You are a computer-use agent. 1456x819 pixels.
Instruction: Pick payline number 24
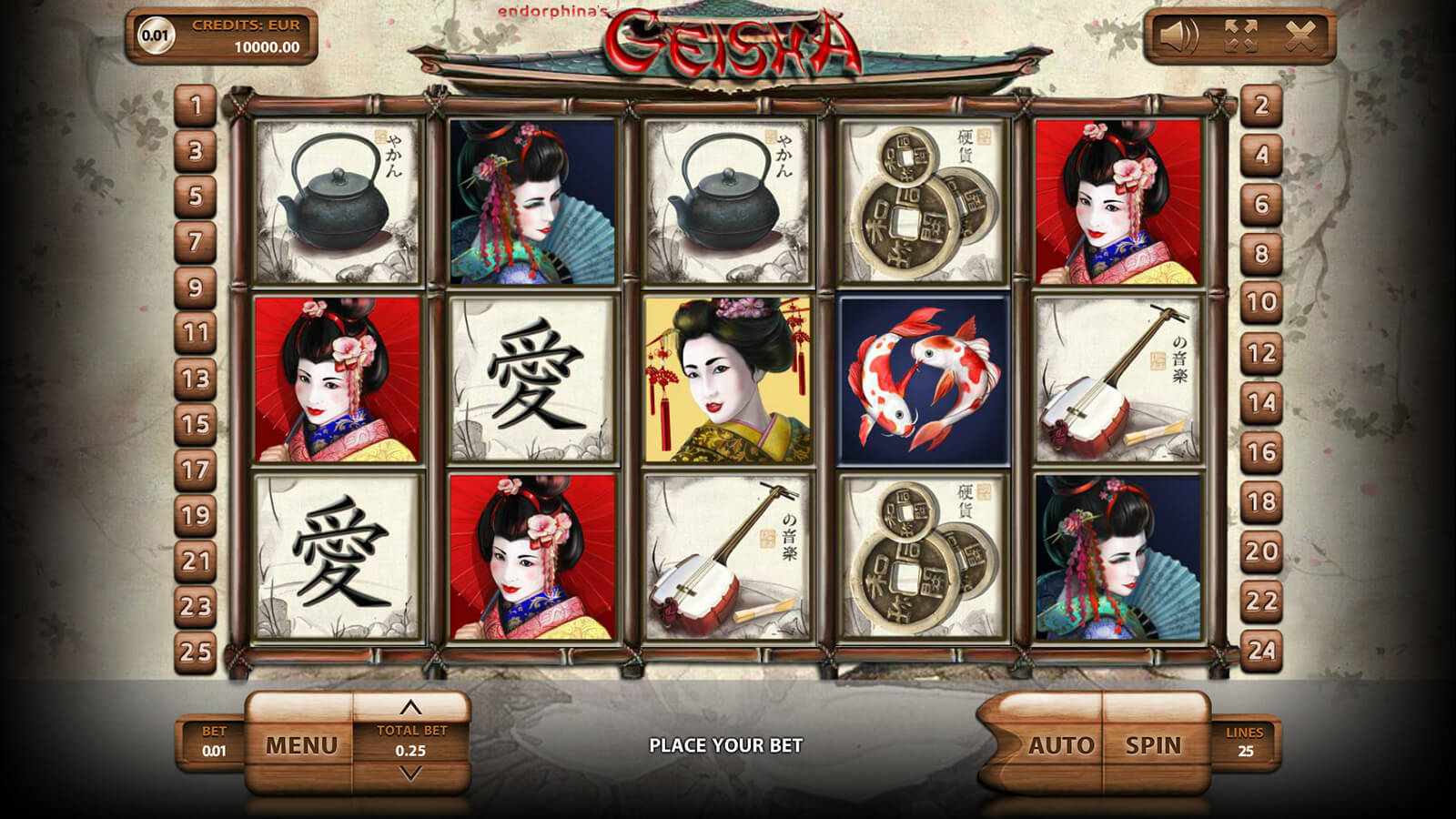[x=1261, y=650]
